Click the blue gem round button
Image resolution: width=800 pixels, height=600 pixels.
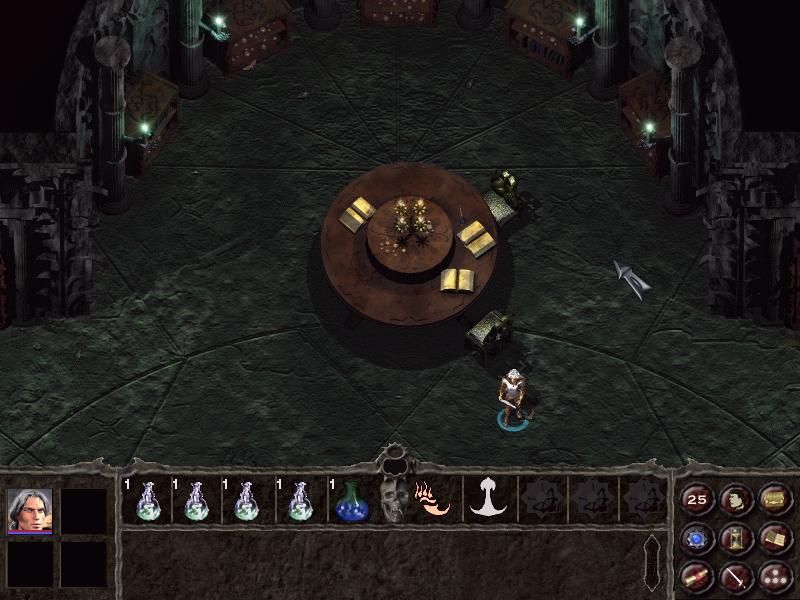[x=697, y=538]
